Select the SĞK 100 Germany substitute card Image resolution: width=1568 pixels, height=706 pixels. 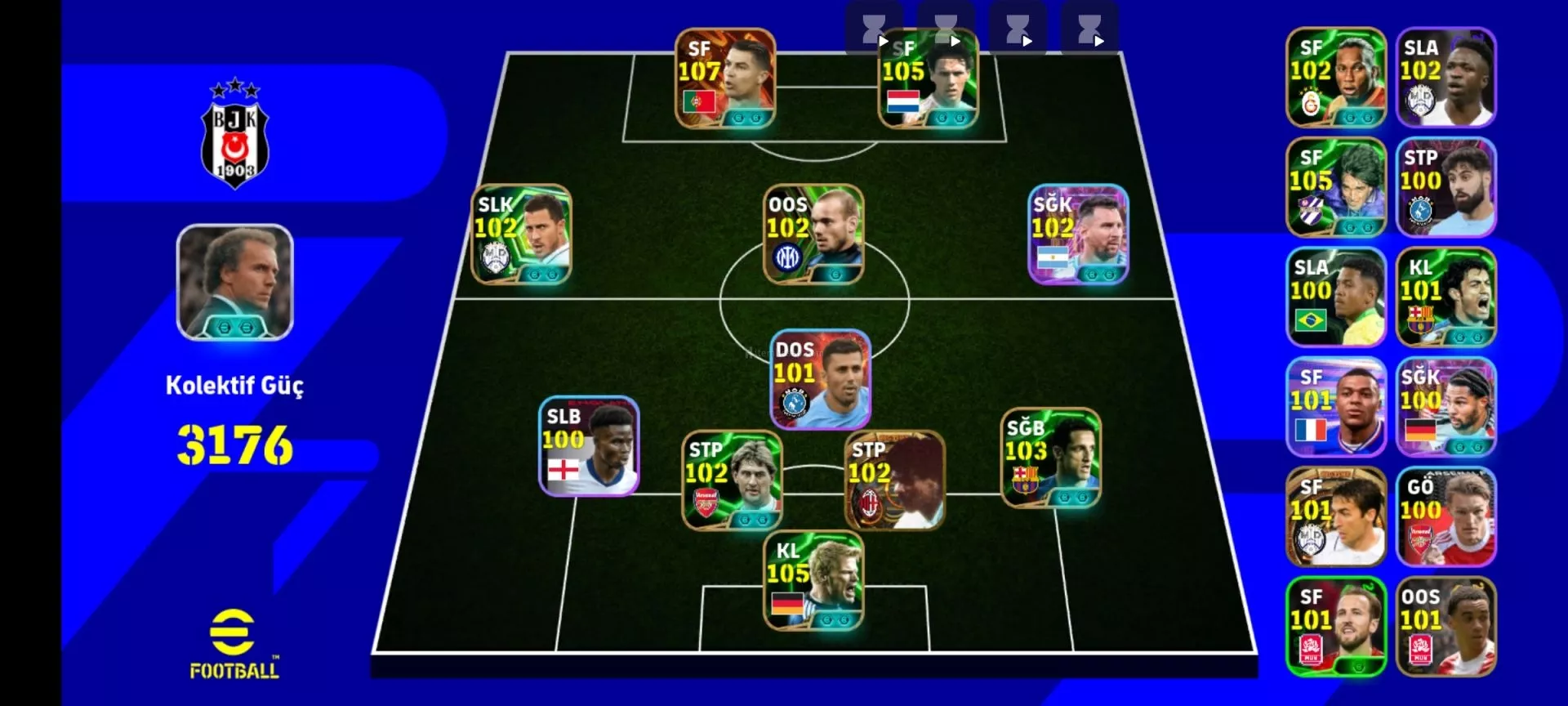pyautogui.click(x=1446, y=407)
